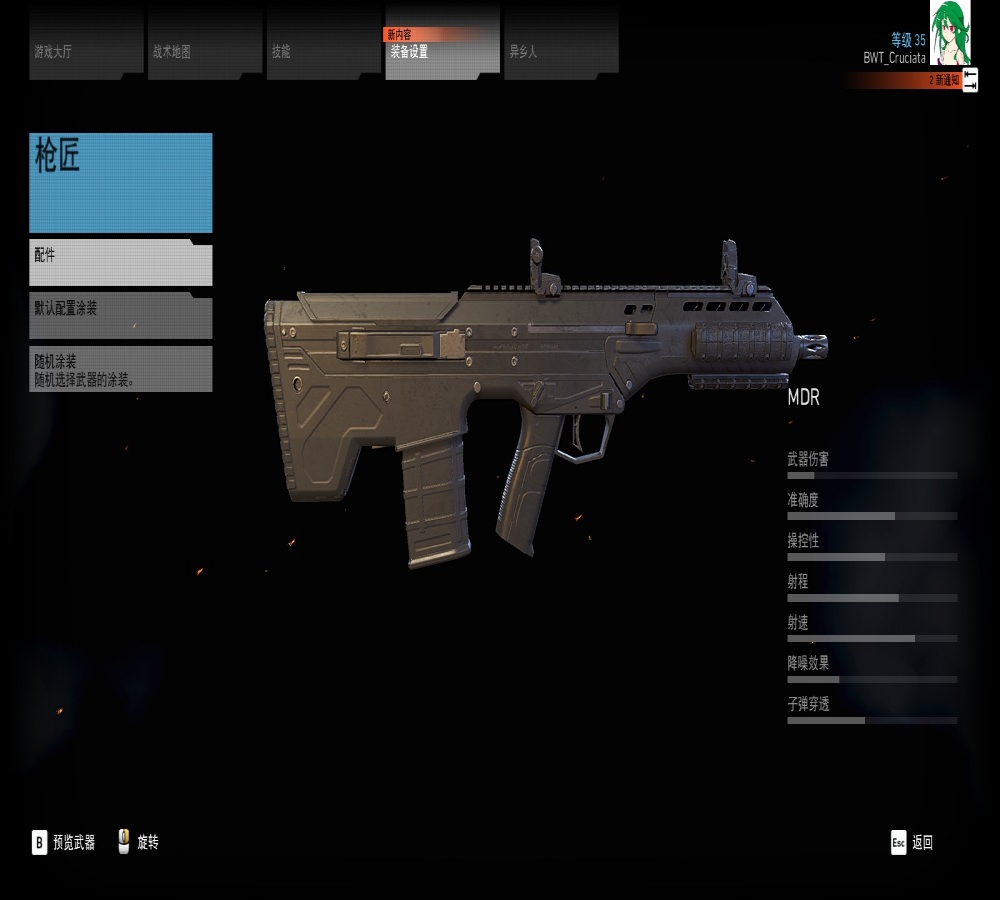Apply 随机涂装 random weapon paint

point(121,369)
